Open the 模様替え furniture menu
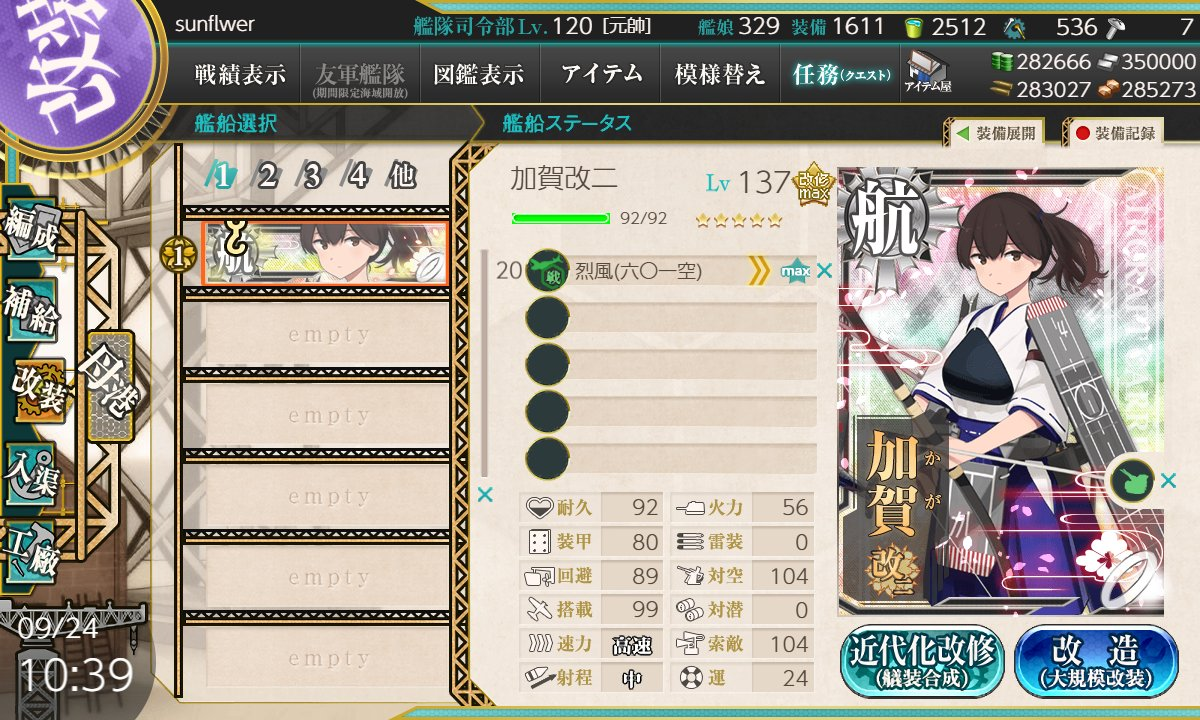The image size is (1200, 720). [x=719, y=75]
